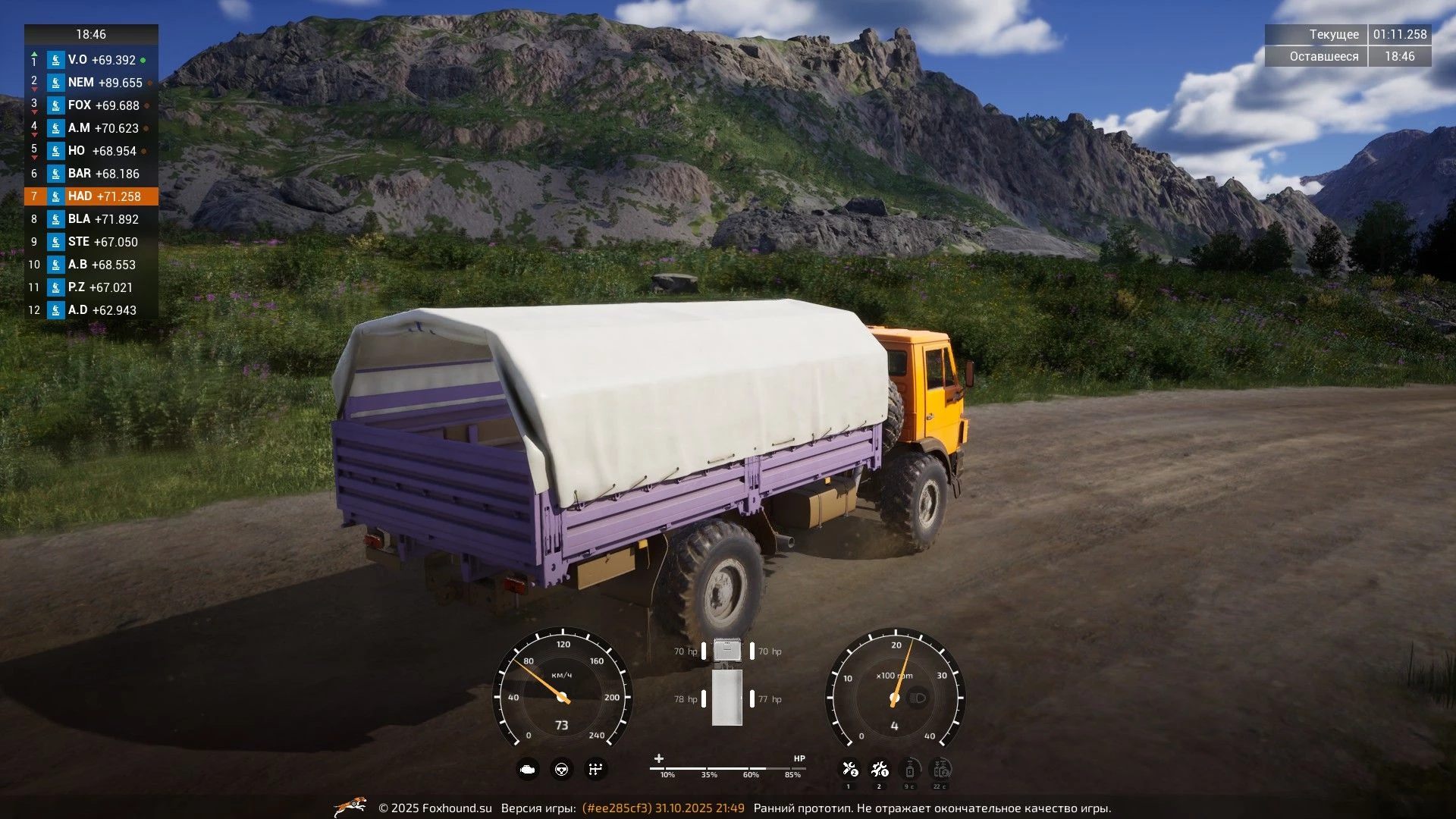
Task: Use the crossed tools repair kit
Action: tap(849, 770)
